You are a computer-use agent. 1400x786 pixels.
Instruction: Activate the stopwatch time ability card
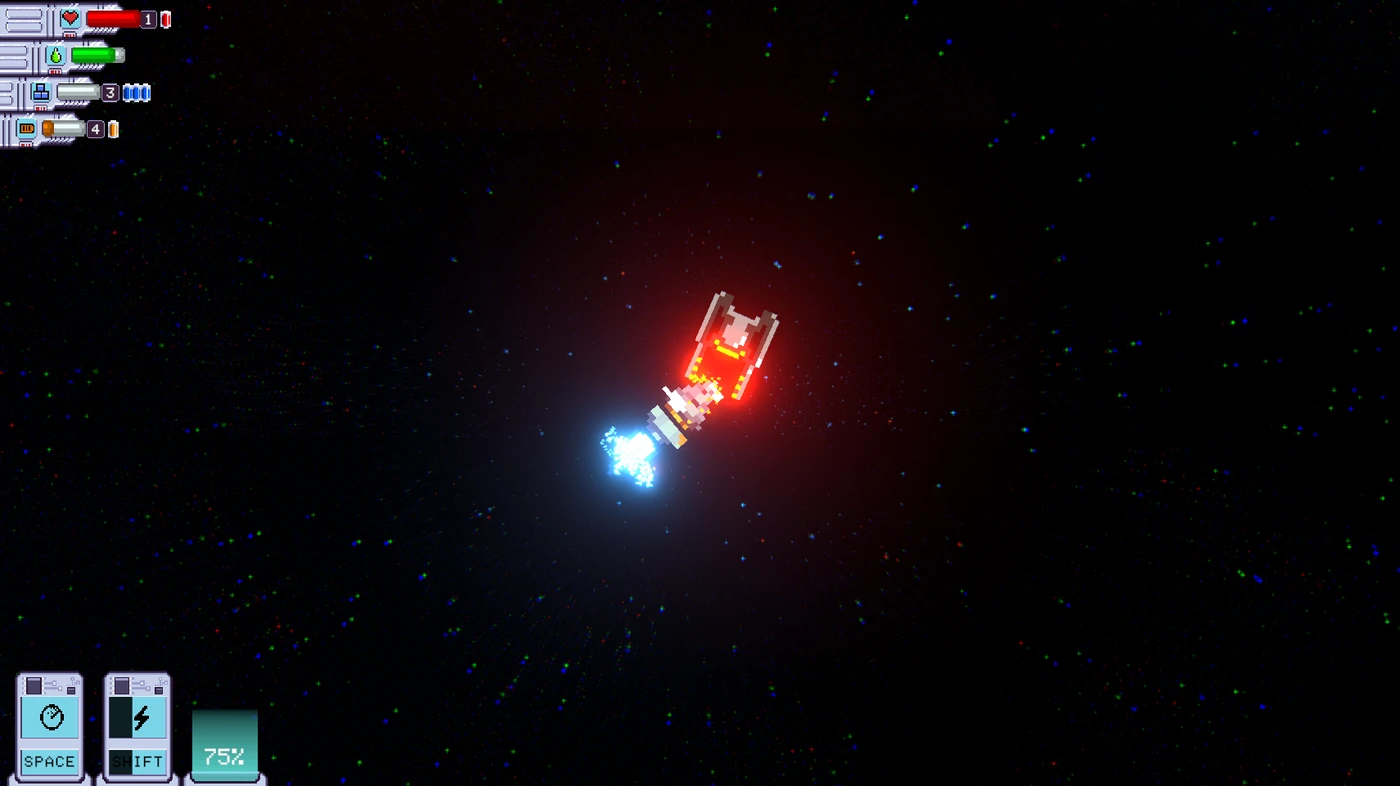(x=50, y=725)
